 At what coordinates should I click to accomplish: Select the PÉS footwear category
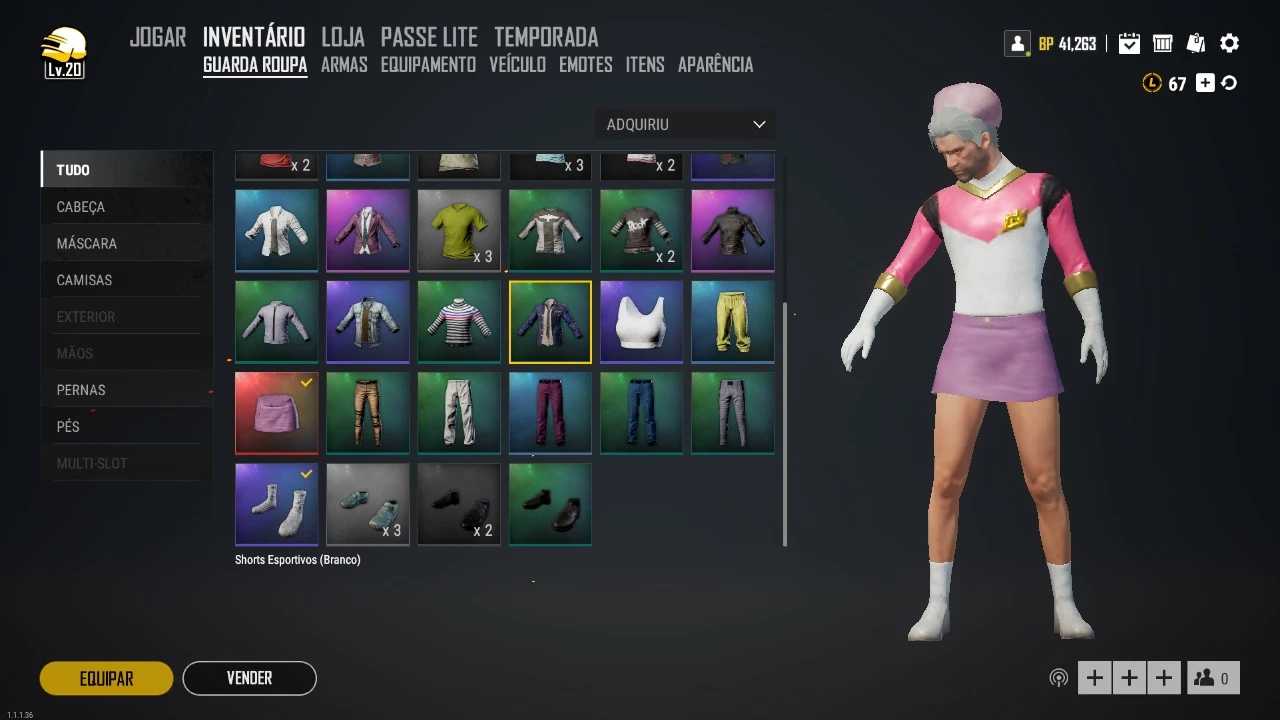click(68, 427)
